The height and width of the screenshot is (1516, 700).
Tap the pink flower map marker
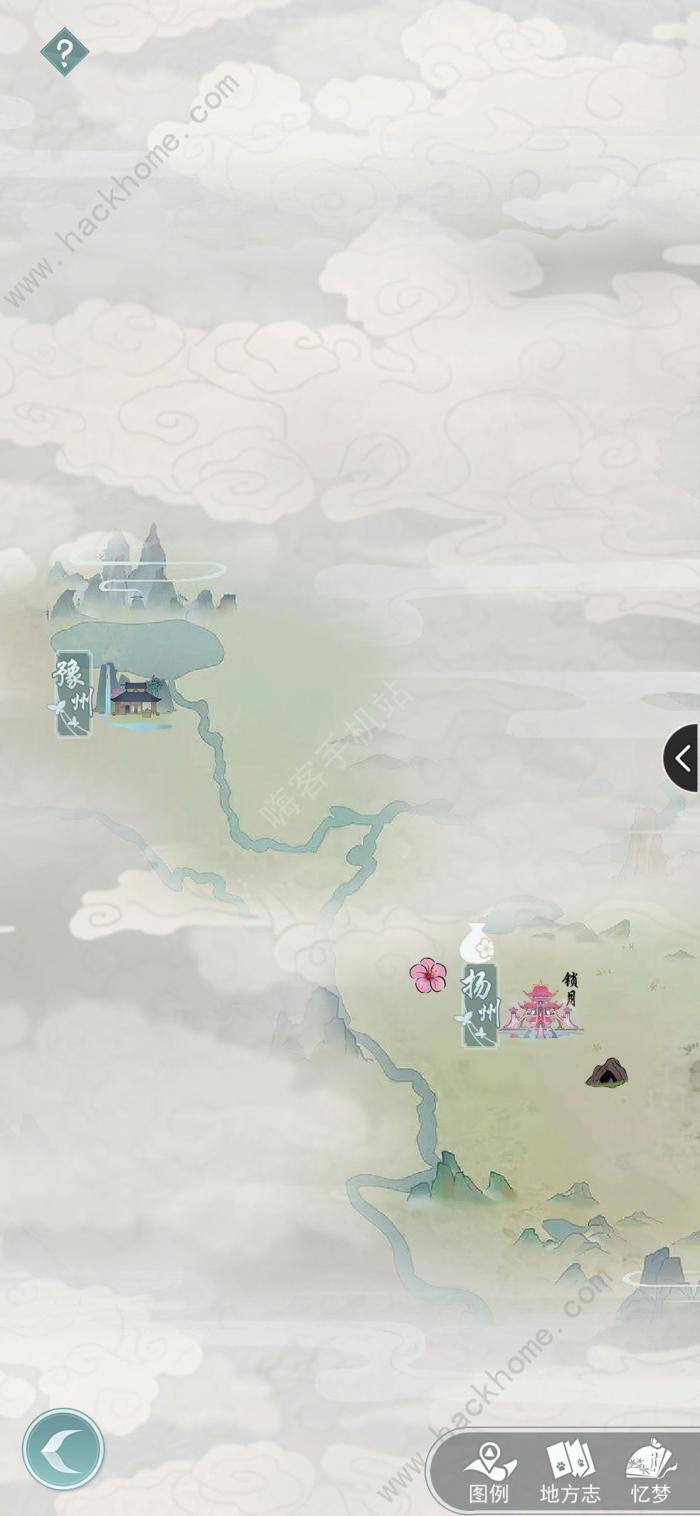428,975
